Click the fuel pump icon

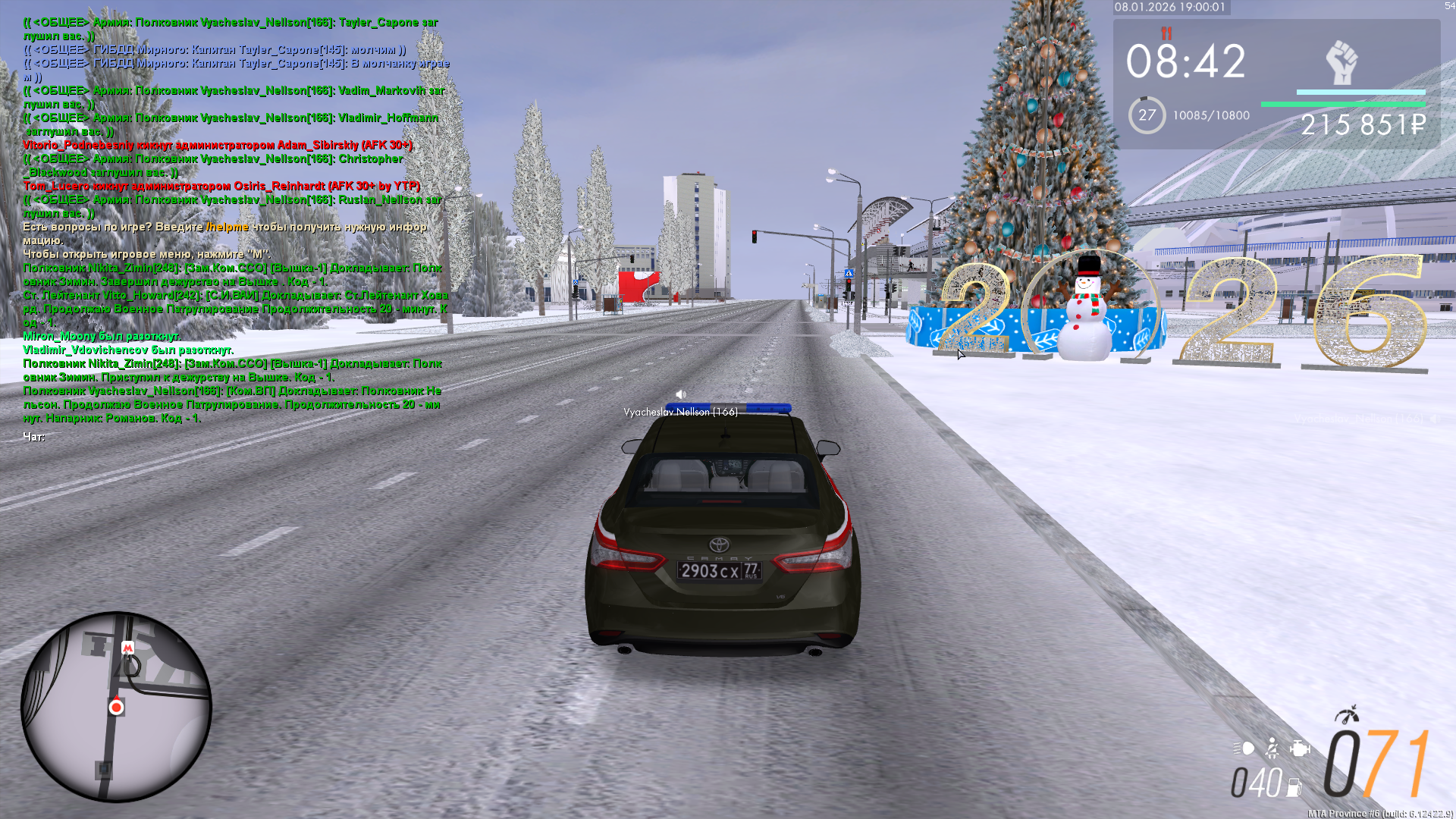(1294, 787)
